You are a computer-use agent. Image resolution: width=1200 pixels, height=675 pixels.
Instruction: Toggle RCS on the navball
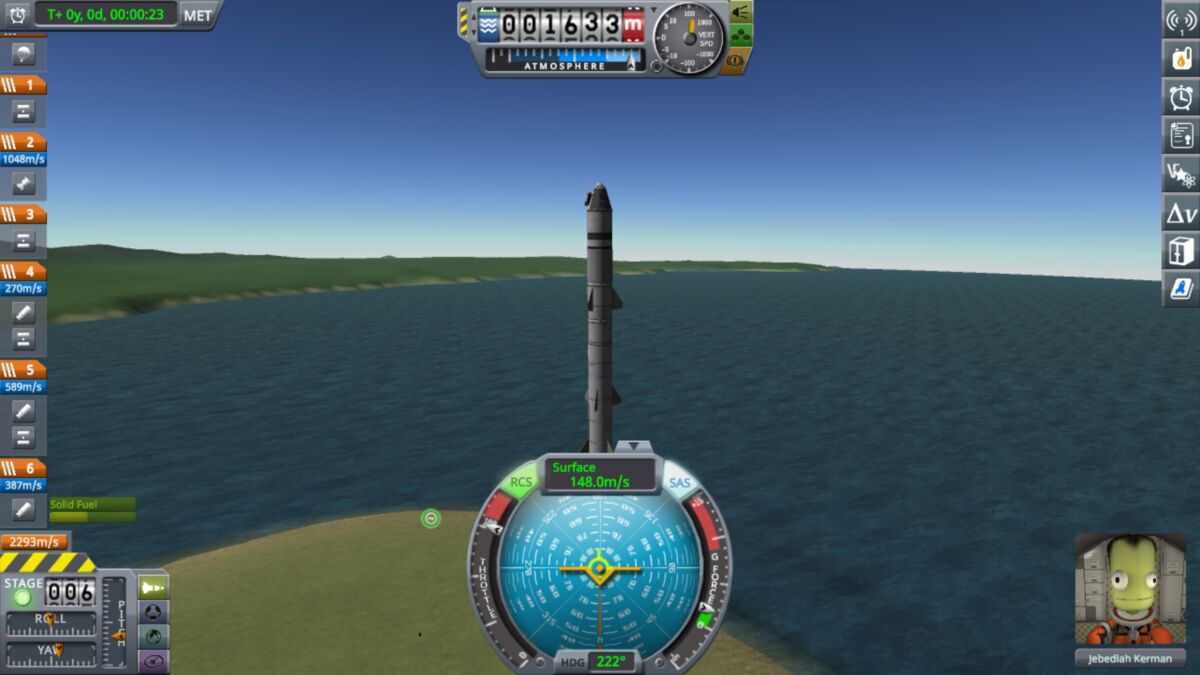(x=521, y=482)
